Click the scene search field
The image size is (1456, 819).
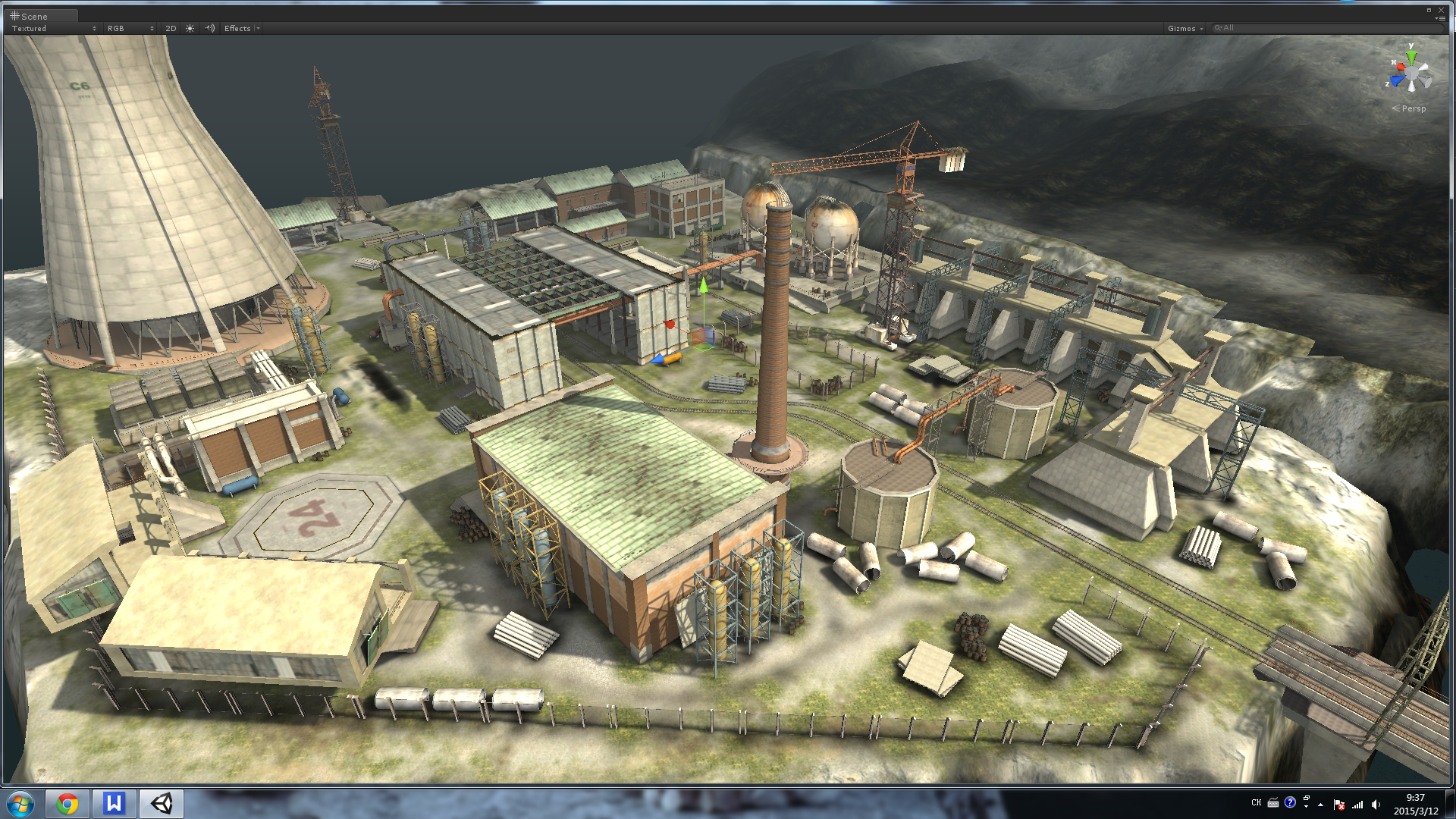tap(1327, 28)
